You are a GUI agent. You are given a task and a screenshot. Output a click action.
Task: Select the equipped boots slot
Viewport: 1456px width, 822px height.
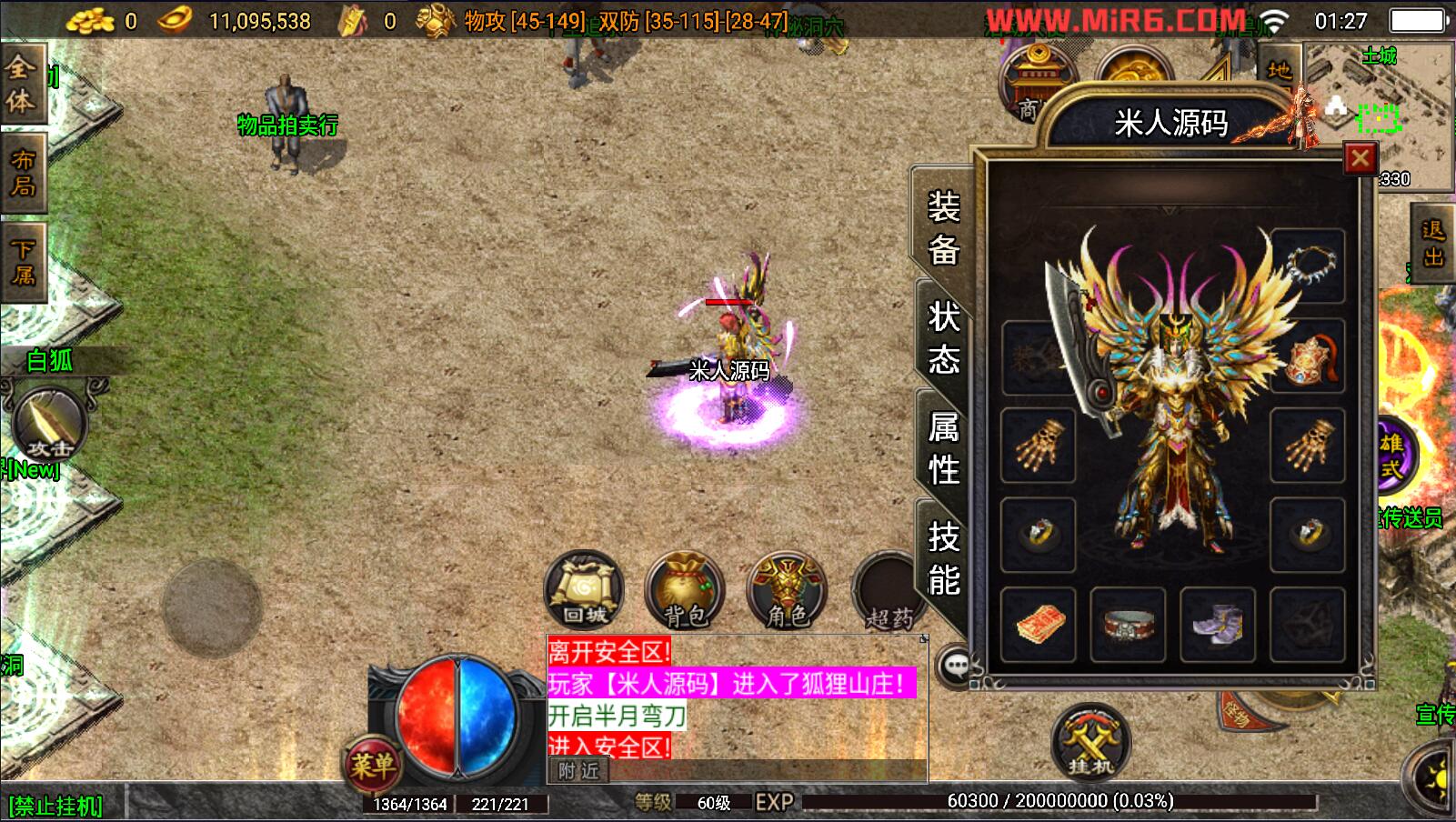coord(1217,625)
